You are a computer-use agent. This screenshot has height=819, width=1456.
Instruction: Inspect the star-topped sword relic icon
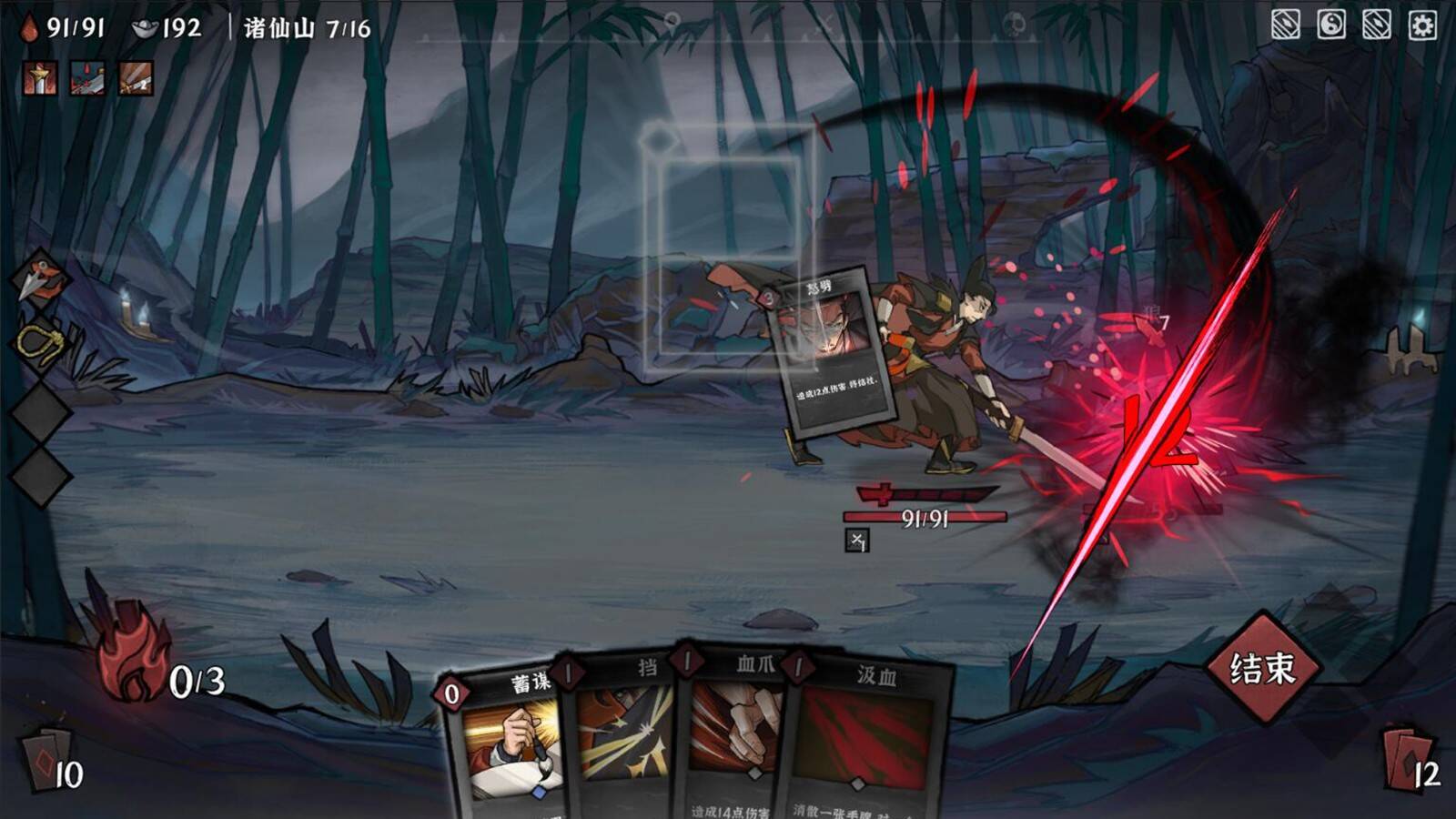(x=40, y=79)
